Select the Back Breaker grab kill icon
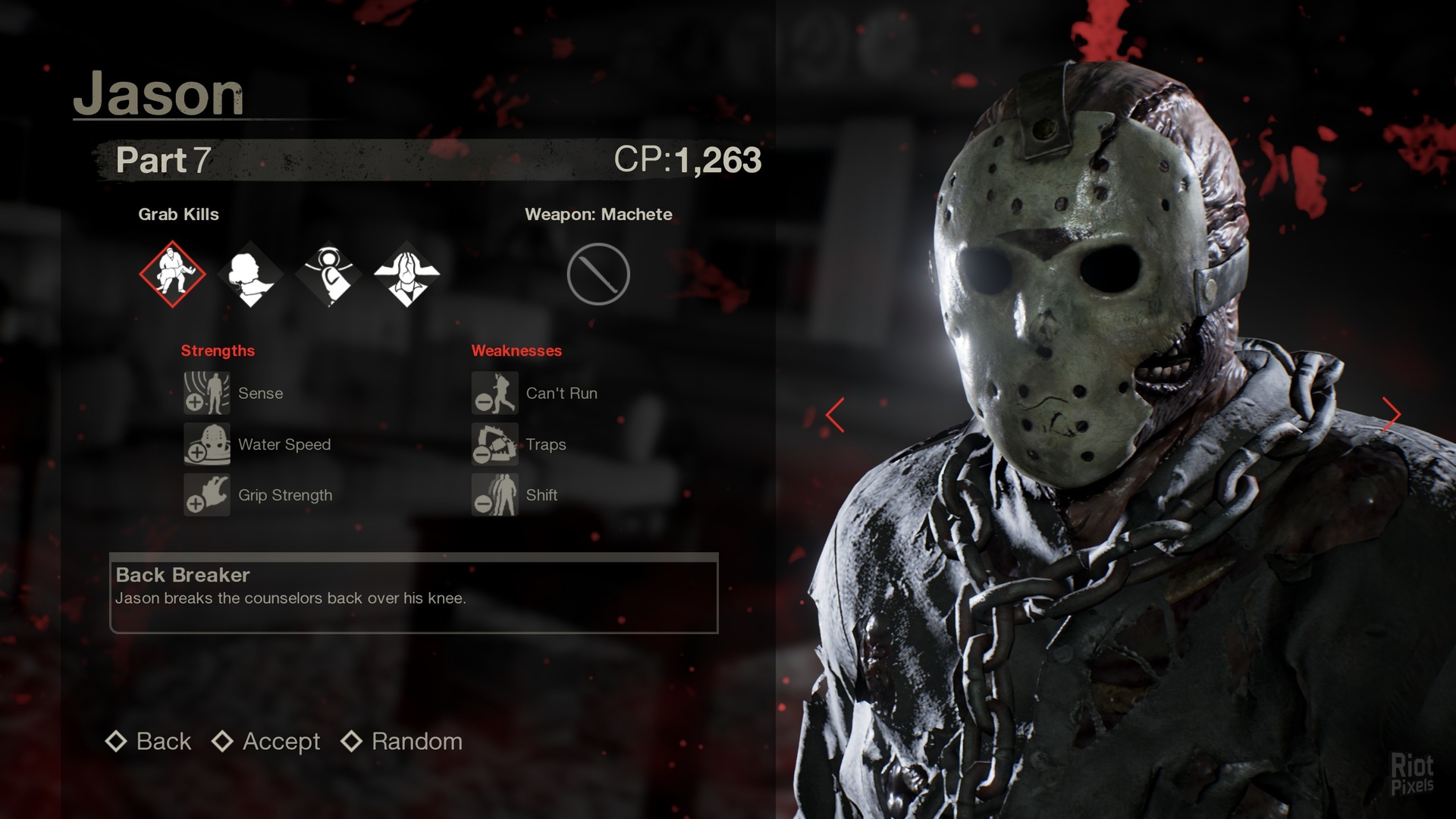1456x819 pixels. (173, 274)
